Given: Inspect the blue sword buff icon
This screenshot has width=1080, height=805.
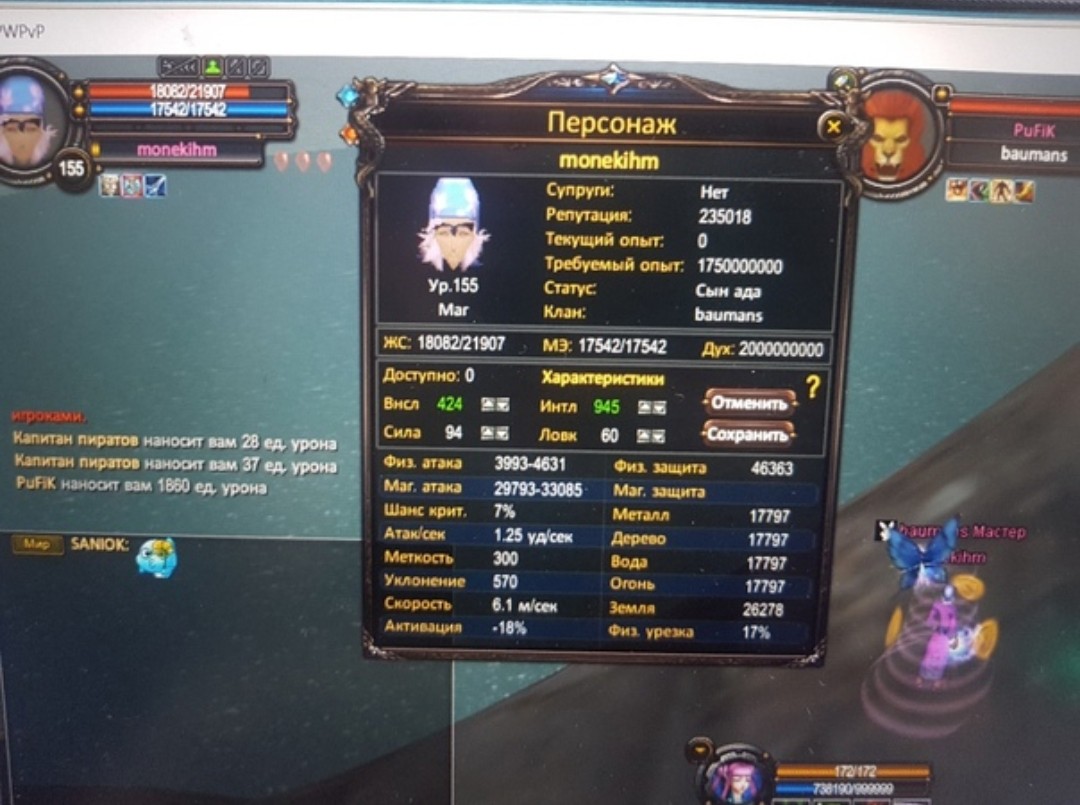Looking at the screenshot, I should point(155,186).
